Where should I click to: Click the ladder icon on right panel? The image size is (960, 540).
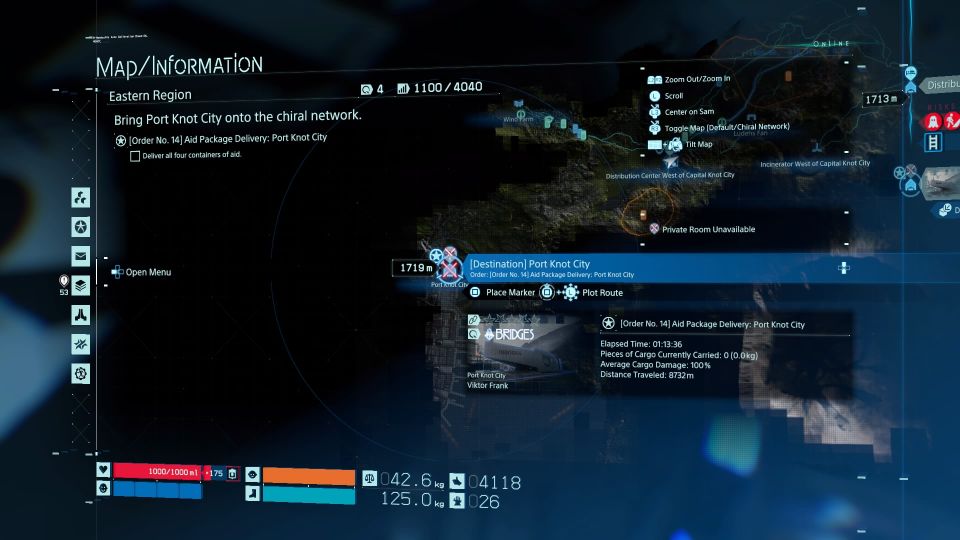934,143
